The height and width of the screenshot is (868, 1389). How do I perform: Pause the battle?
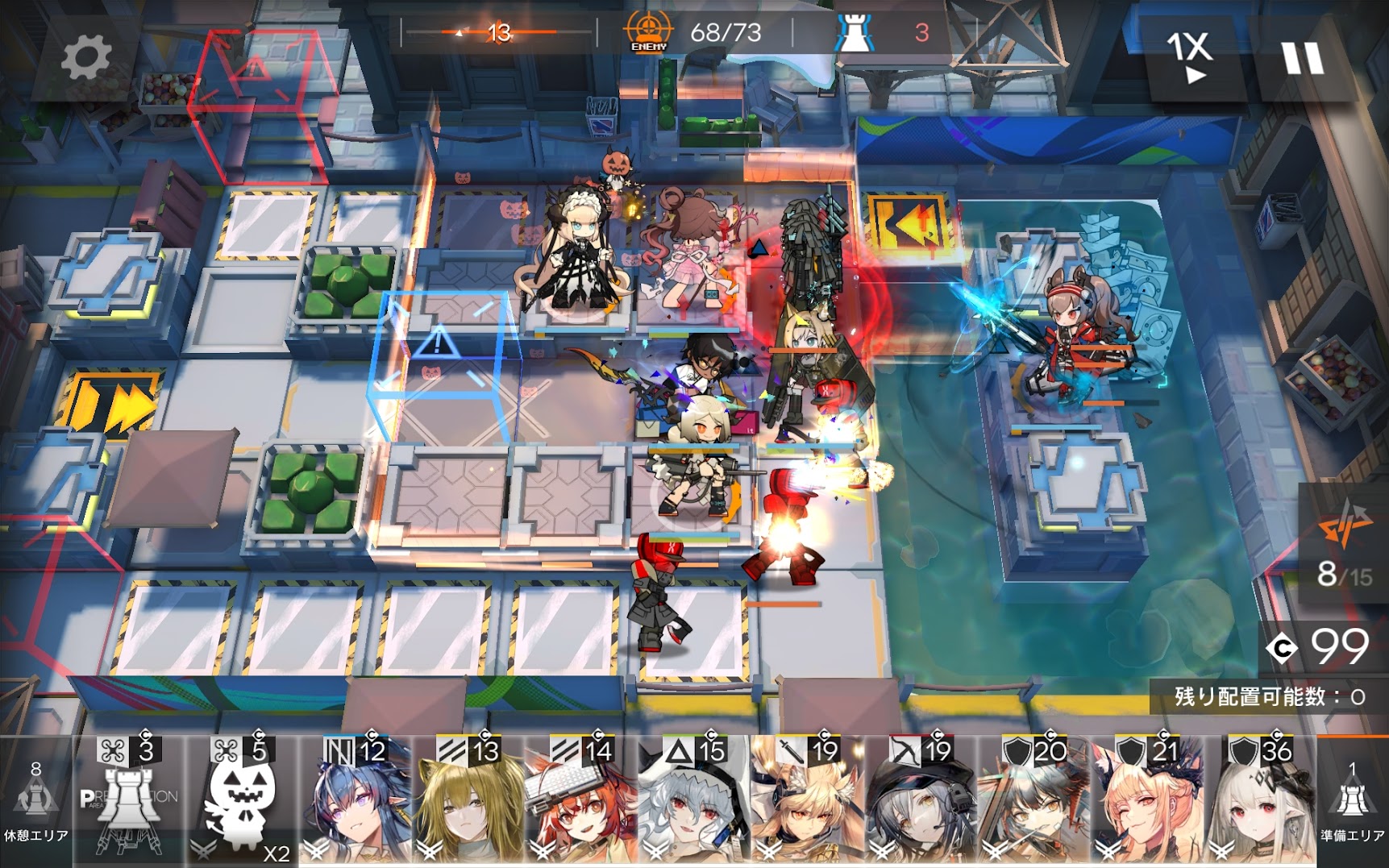pos(1302,58)
